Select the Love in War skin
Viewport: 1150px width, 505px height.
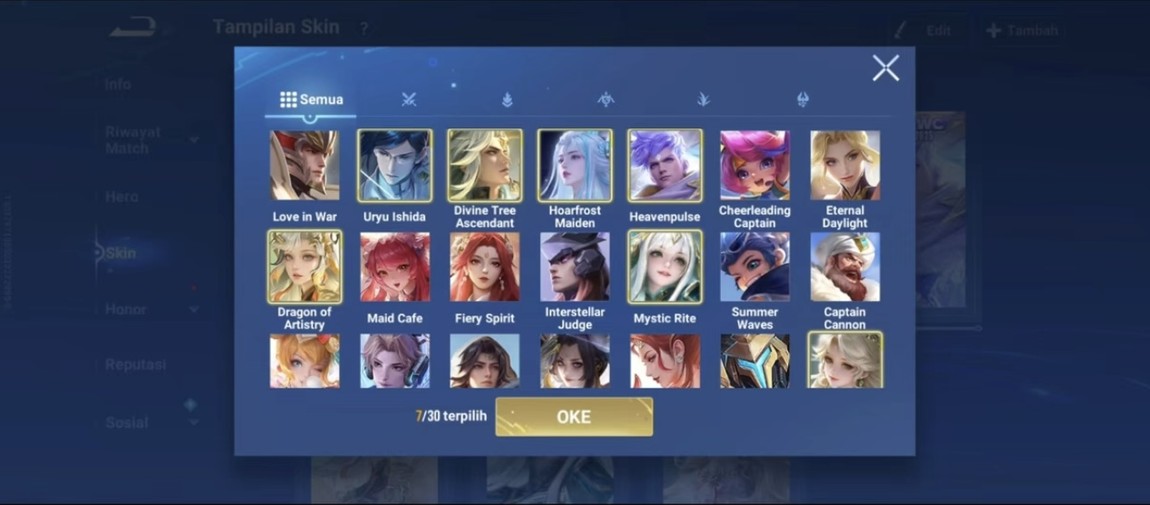(x=304, y=166)
